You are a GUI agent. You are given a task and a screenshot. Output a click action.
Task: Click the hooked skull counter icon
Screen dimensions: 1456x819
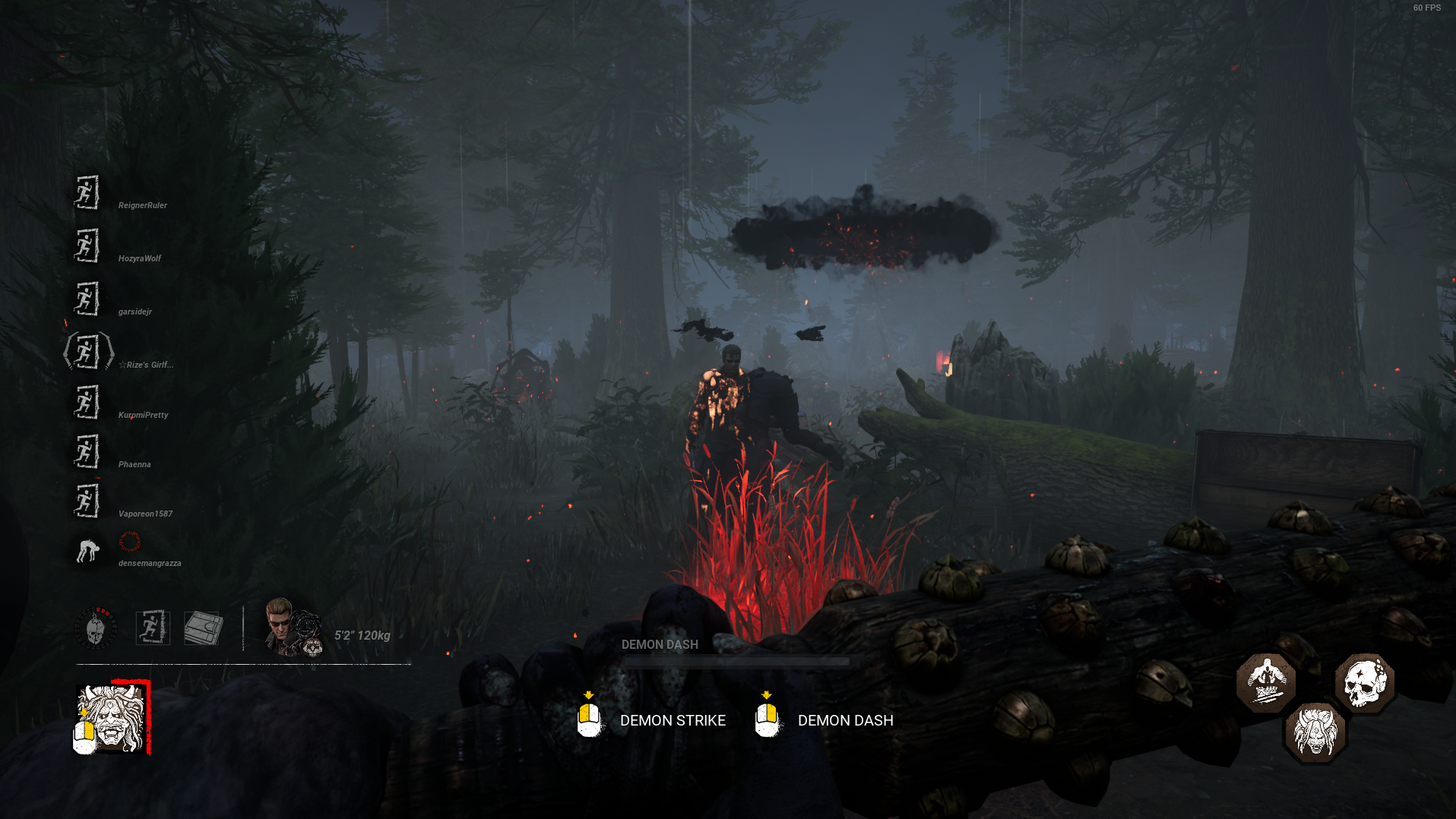click(96, 628)
